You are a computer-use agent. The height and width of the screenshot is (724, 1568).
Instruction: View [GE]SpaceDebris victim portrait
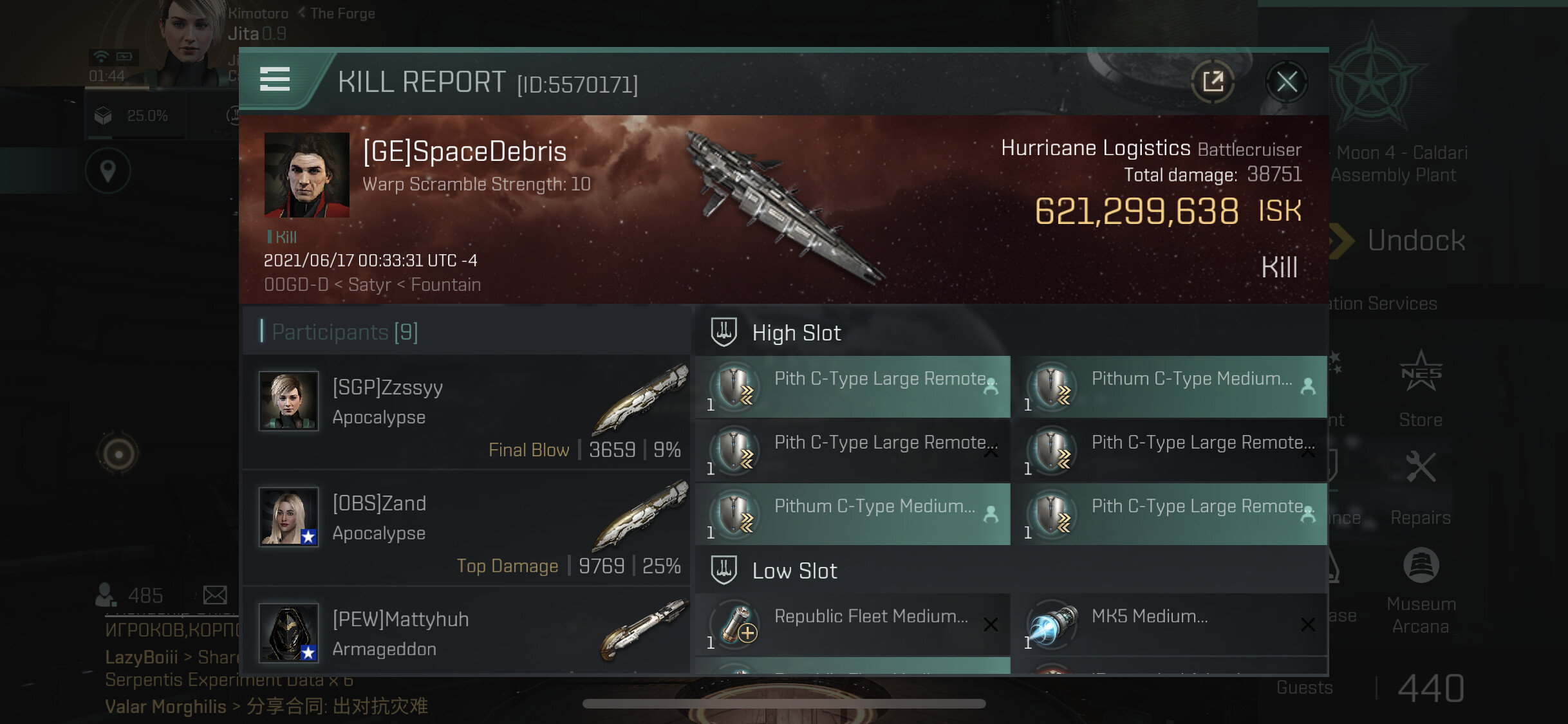(x=307, y=175)
